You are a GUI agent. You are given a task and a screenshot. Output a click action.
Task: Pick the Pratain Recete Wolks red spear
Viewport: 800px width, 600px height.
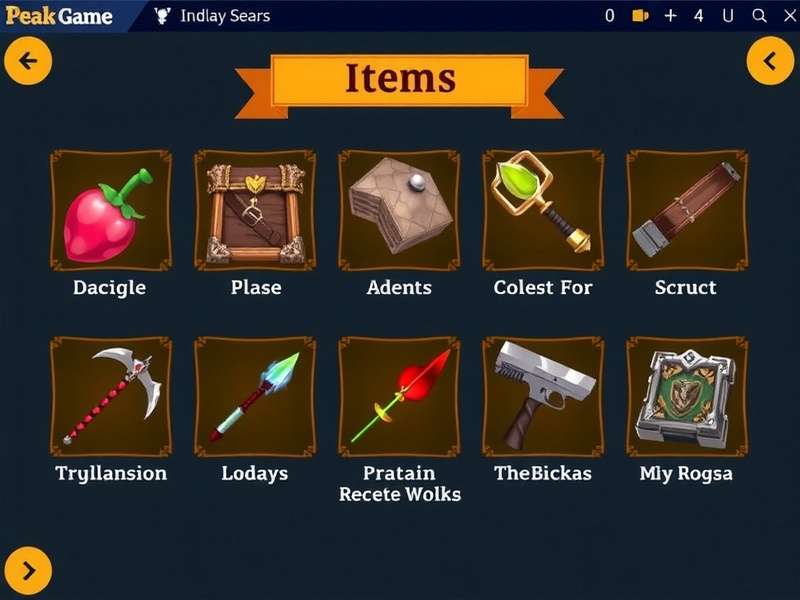point(398,396)
